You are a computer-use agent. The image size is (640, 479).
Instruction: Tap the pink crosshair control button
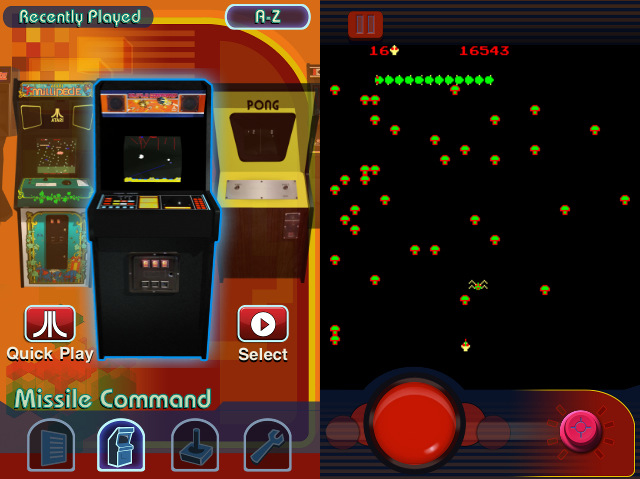581,430
